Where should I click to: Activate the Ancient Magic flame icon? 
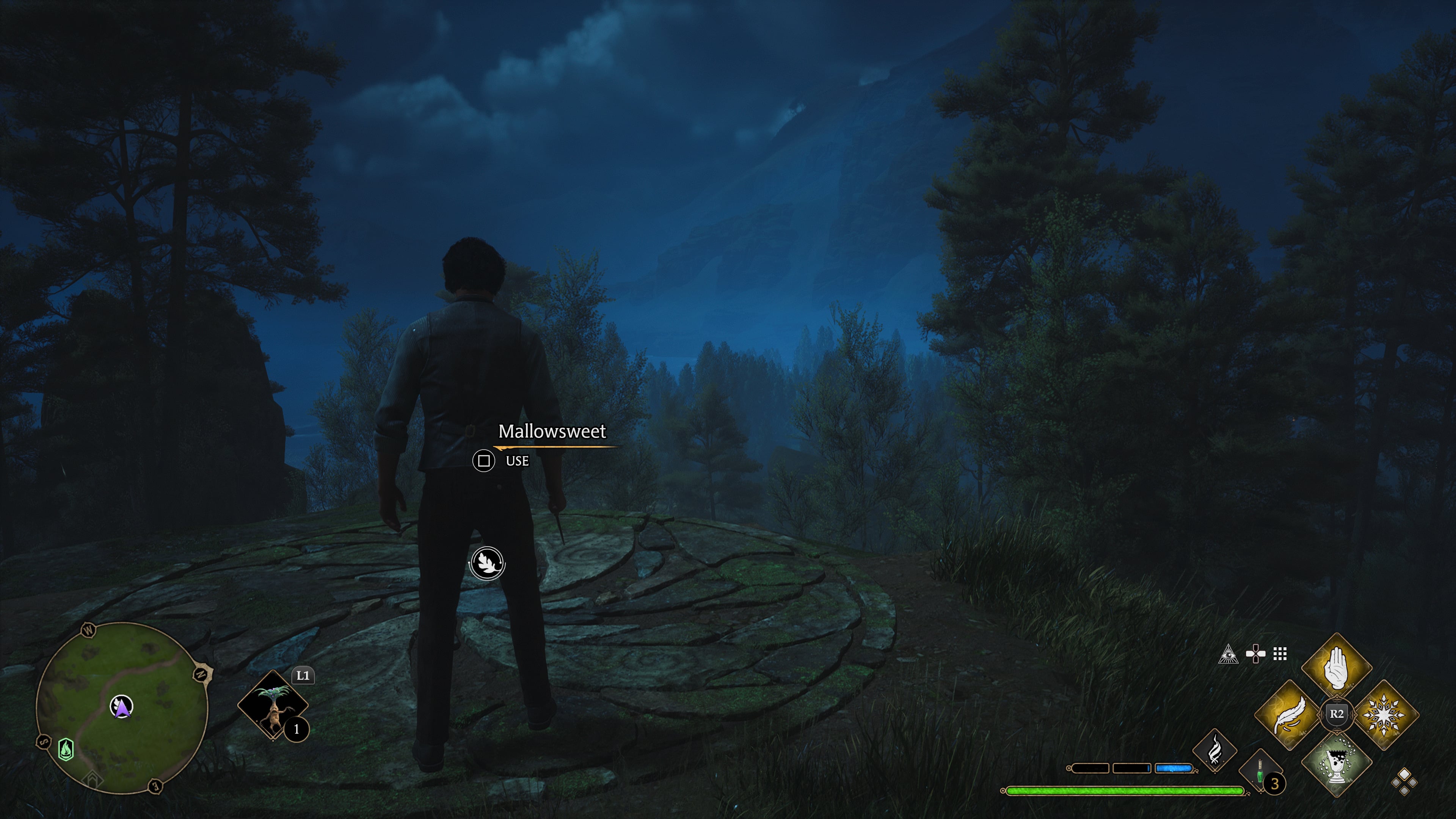point(1214,751)
